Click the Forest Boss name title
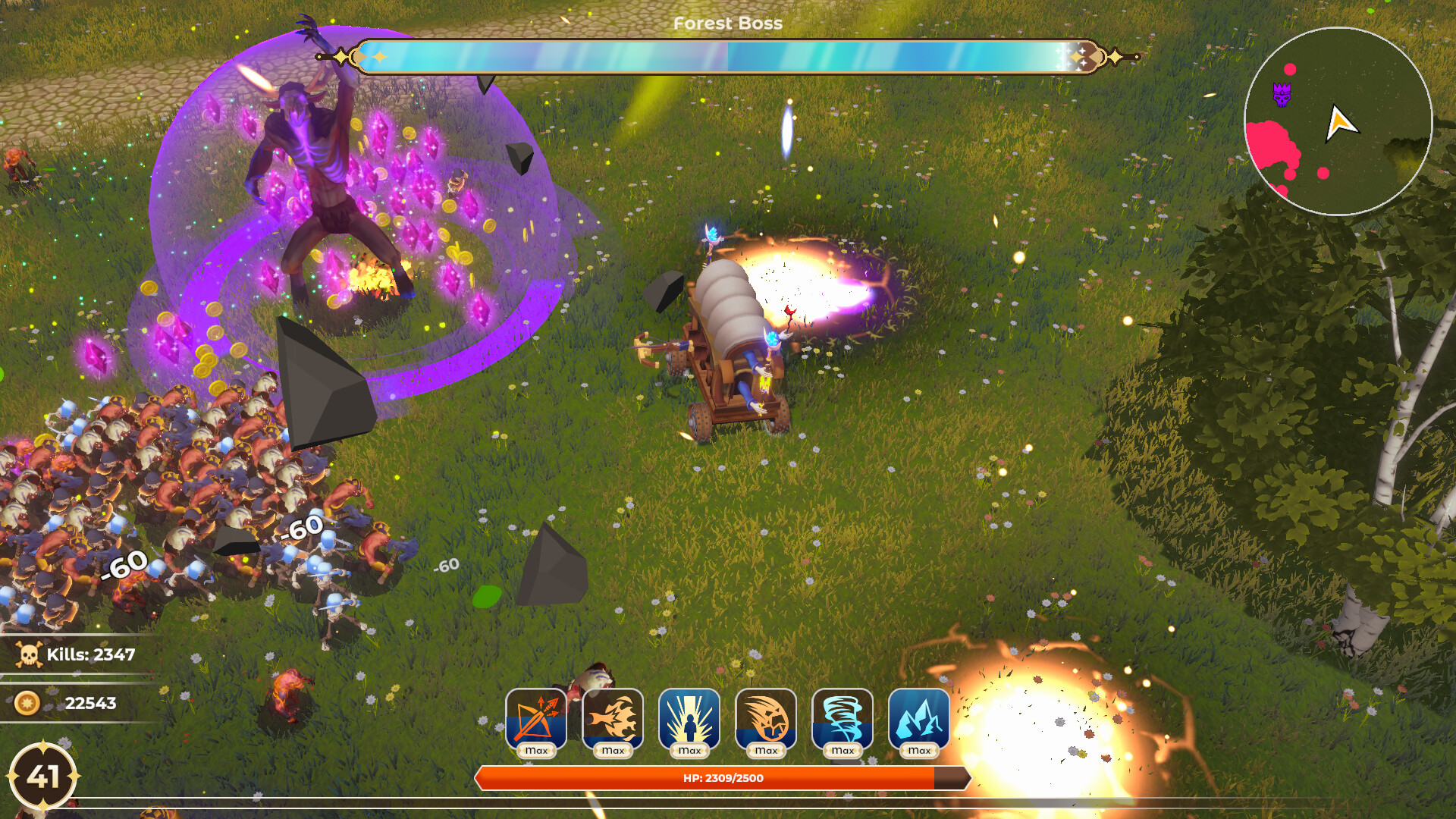Viewport: 1456px width, 819px height. (727, 23)
